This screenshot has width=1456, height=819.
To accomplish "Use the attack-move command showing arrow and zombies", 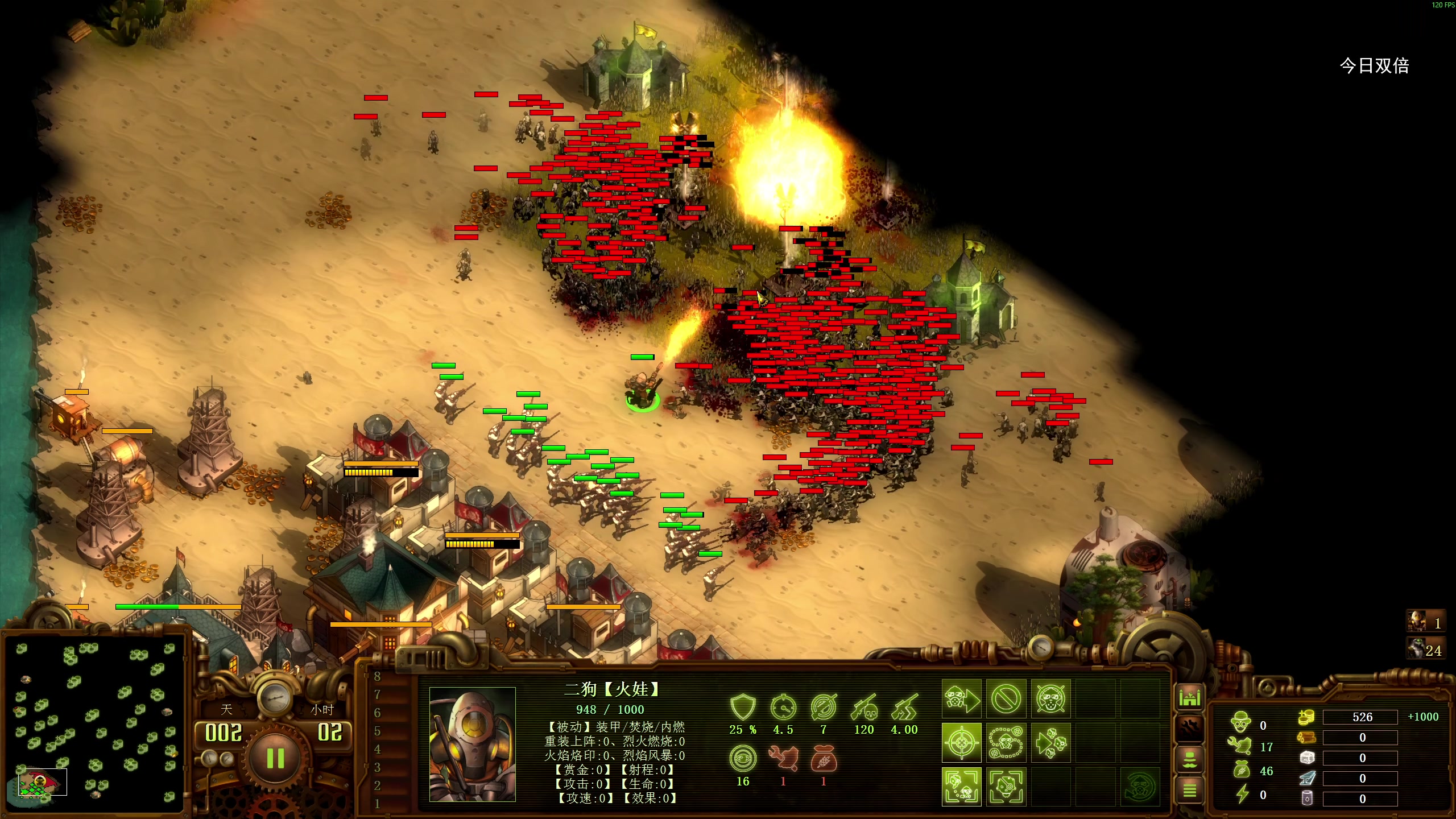I will (x=1050, y=743).
